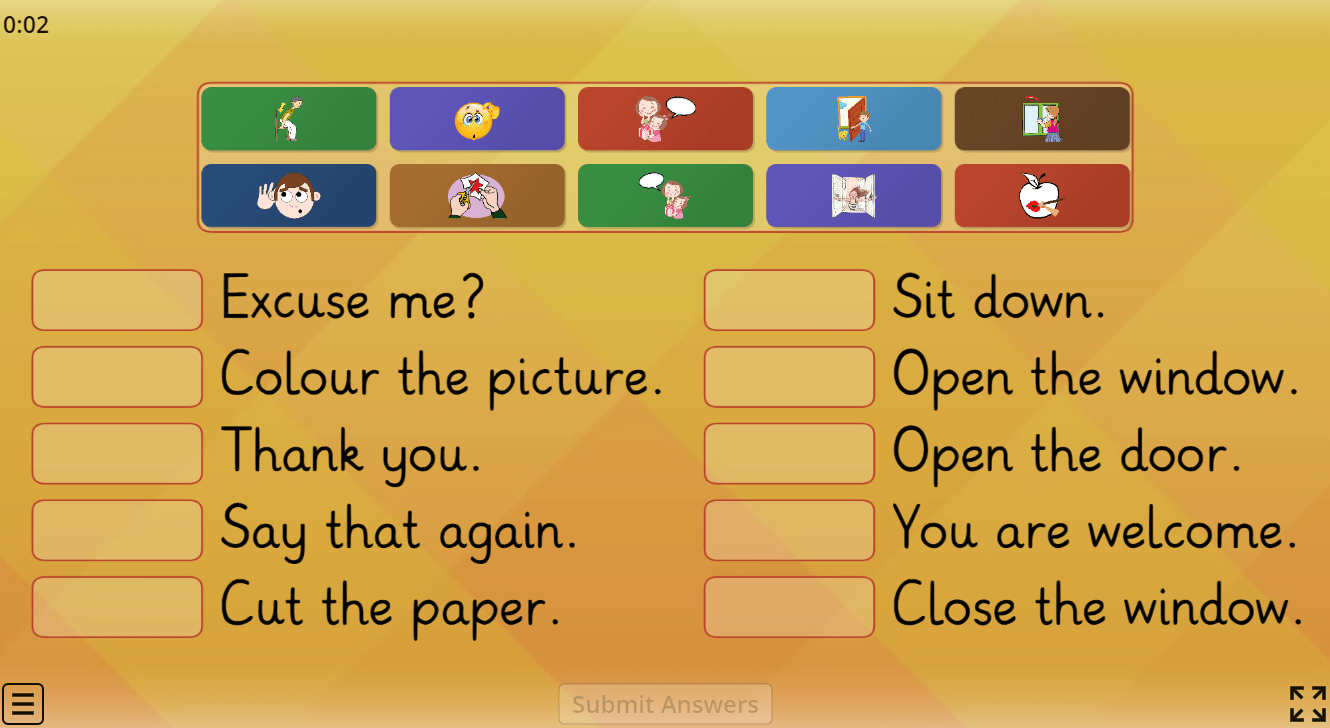Click the answer box beside You are welcome
Viewport: 1330px width, 728px height.
(789, 530)
